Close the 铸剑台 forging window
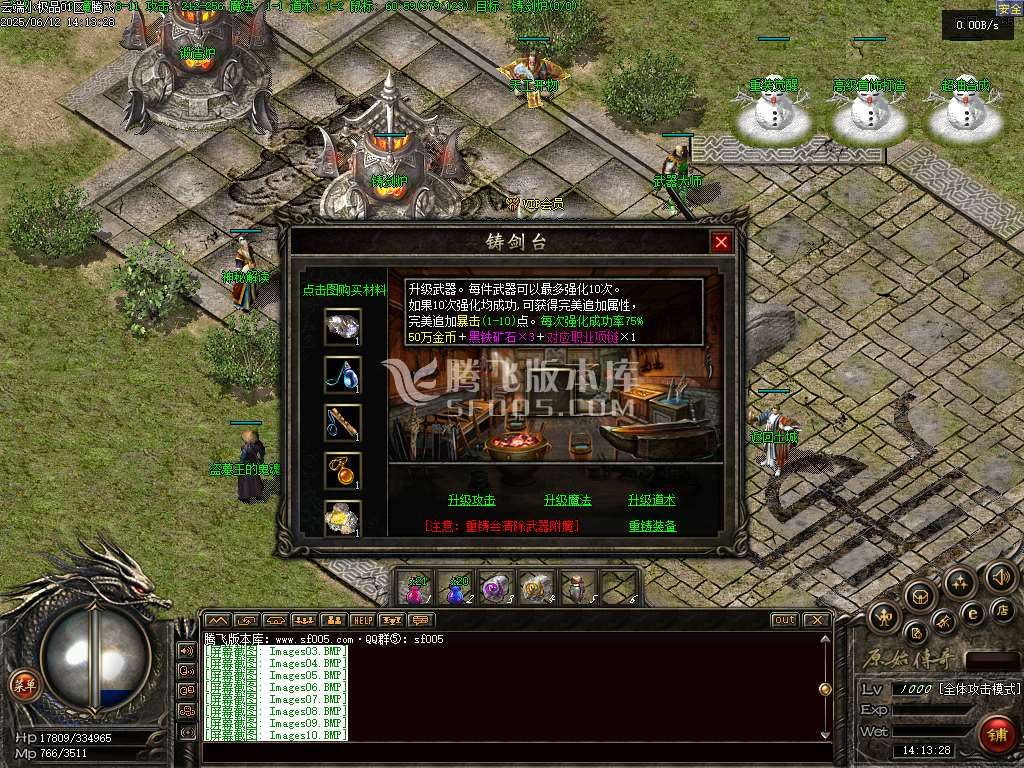 721,242
